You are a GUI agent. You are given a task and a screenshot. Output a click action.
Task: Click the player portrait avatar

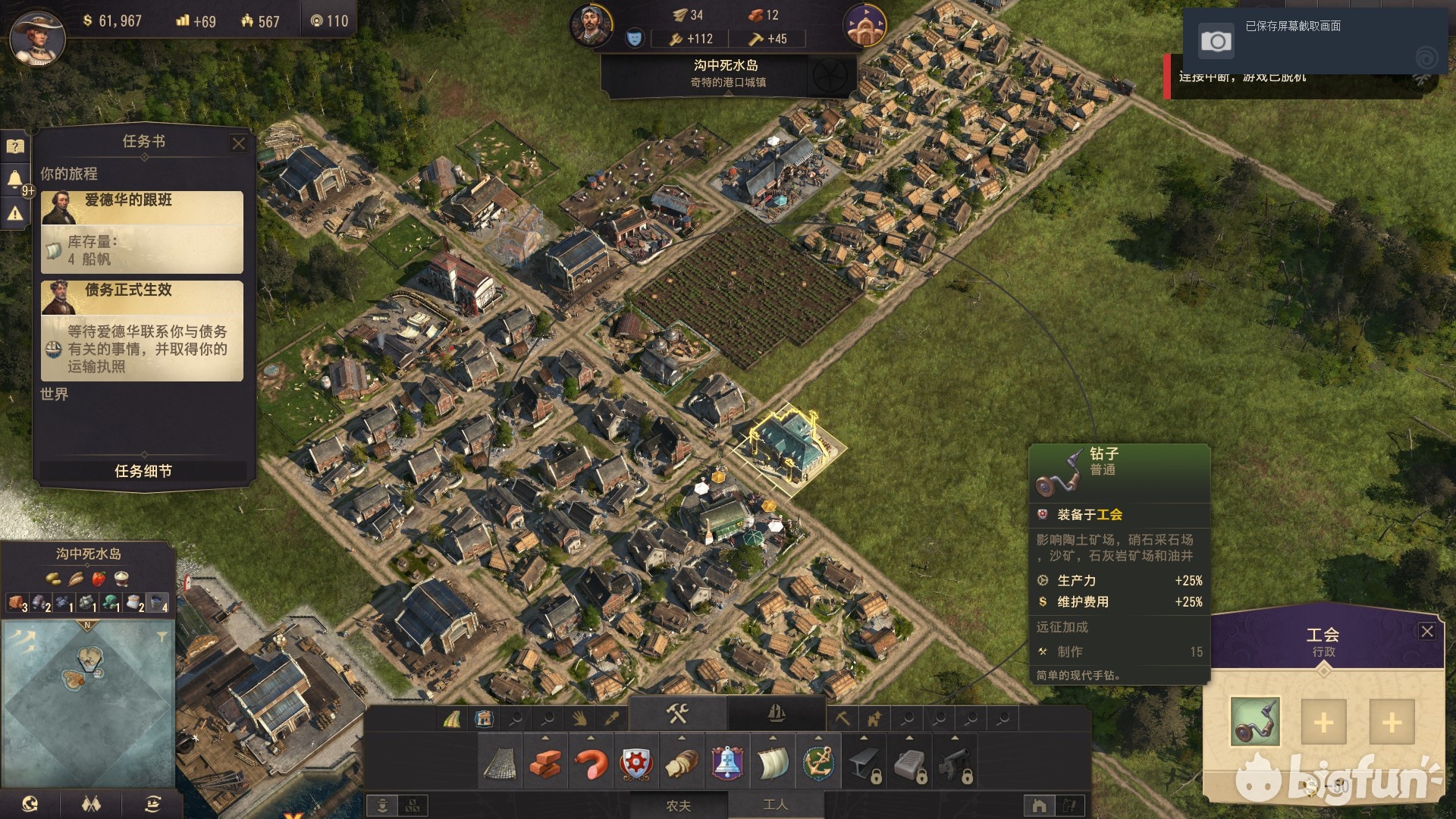[36, 36]
